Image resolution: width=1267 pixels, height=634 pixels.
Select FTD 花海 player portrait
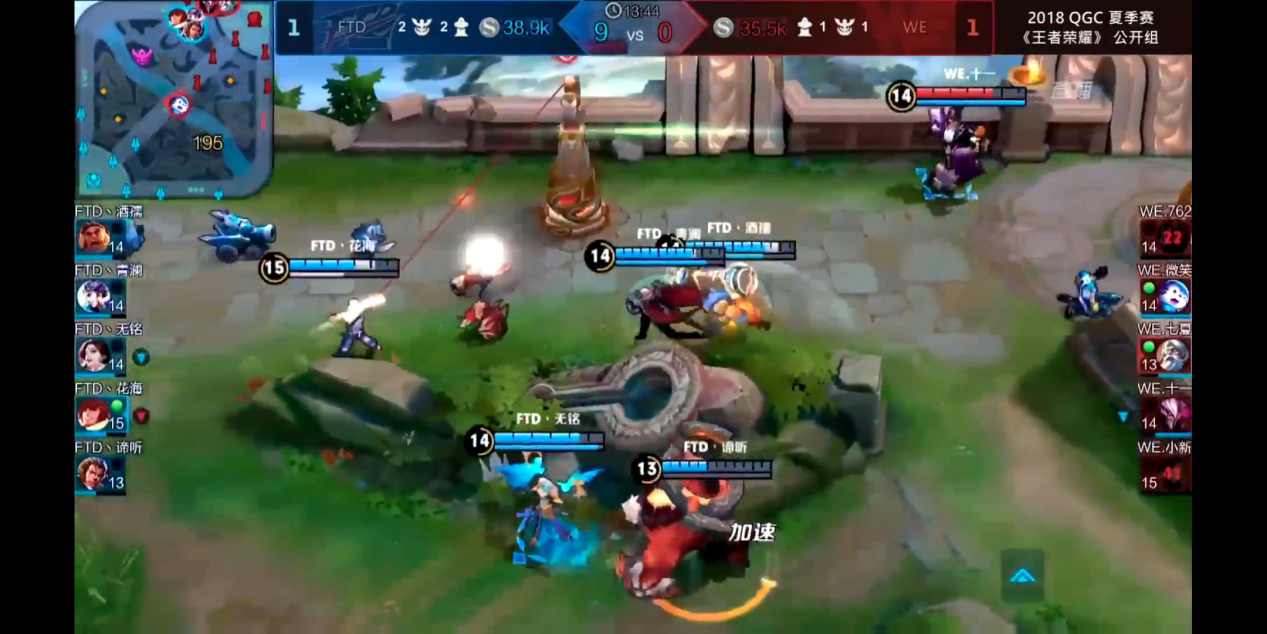pos(93,414)
